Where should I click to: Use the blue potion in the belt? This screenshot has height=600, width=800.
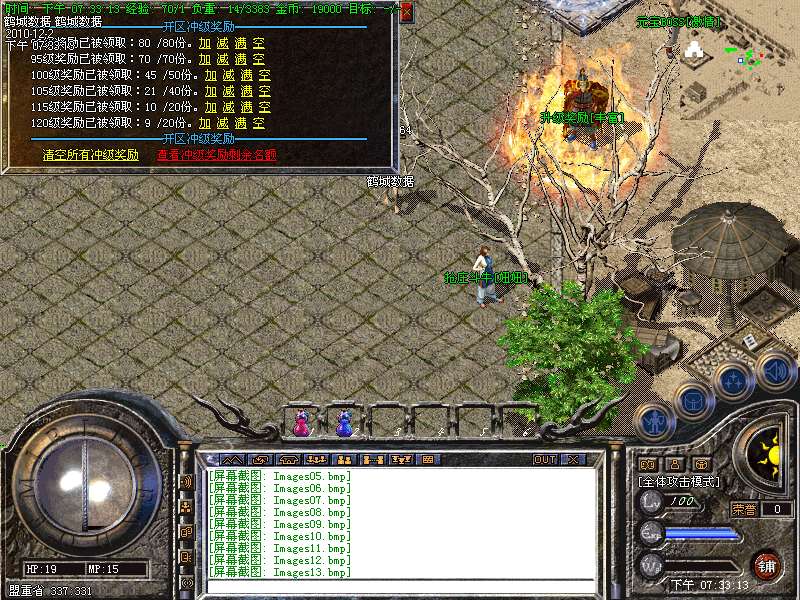(x=344, y=424)
